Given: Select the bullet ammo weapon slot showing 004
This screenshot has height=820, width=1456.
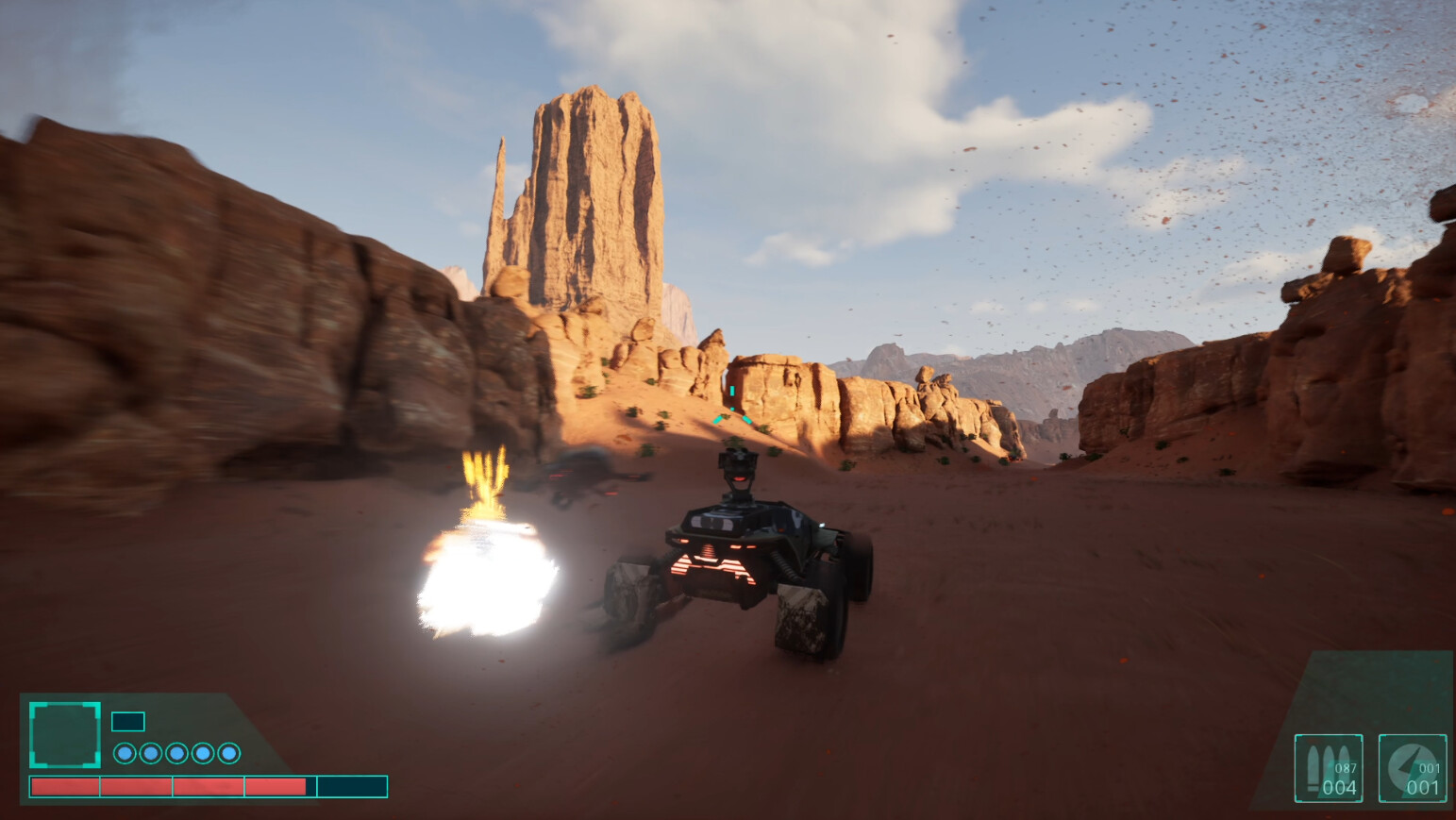Looking at the screenshot, I should (x=1330, y=769).
